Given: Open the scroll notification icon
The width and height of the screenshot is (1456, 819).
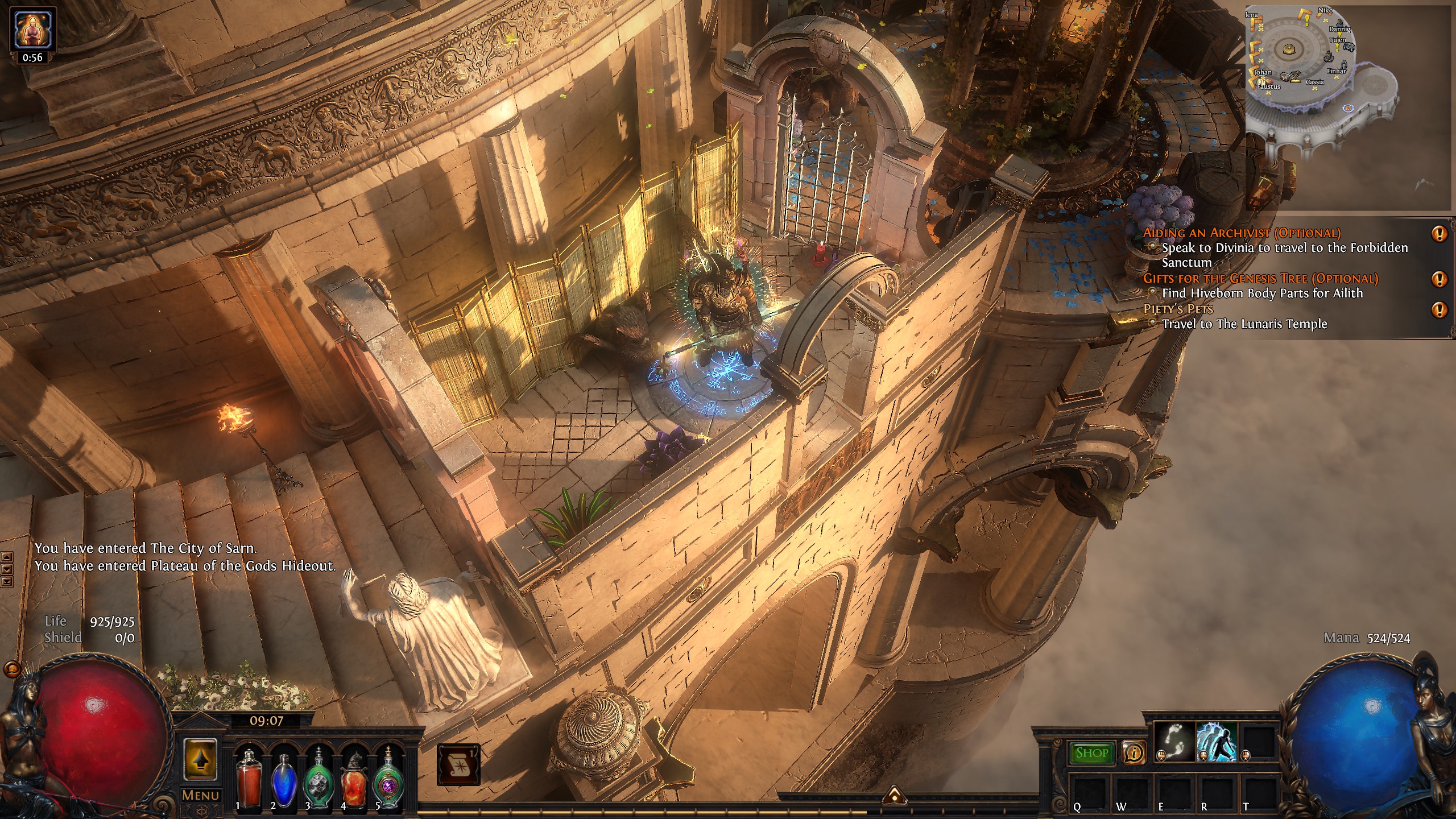Looking at the screenshot, I should (x=458, y=764).
